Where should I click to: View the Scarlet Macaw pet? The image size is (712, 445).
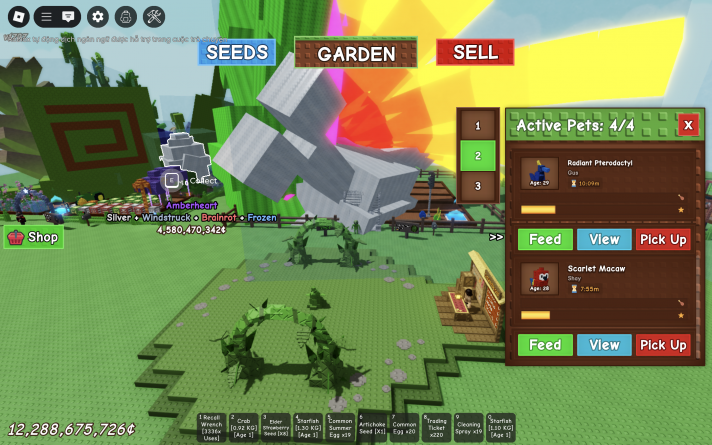click(604, 345)
